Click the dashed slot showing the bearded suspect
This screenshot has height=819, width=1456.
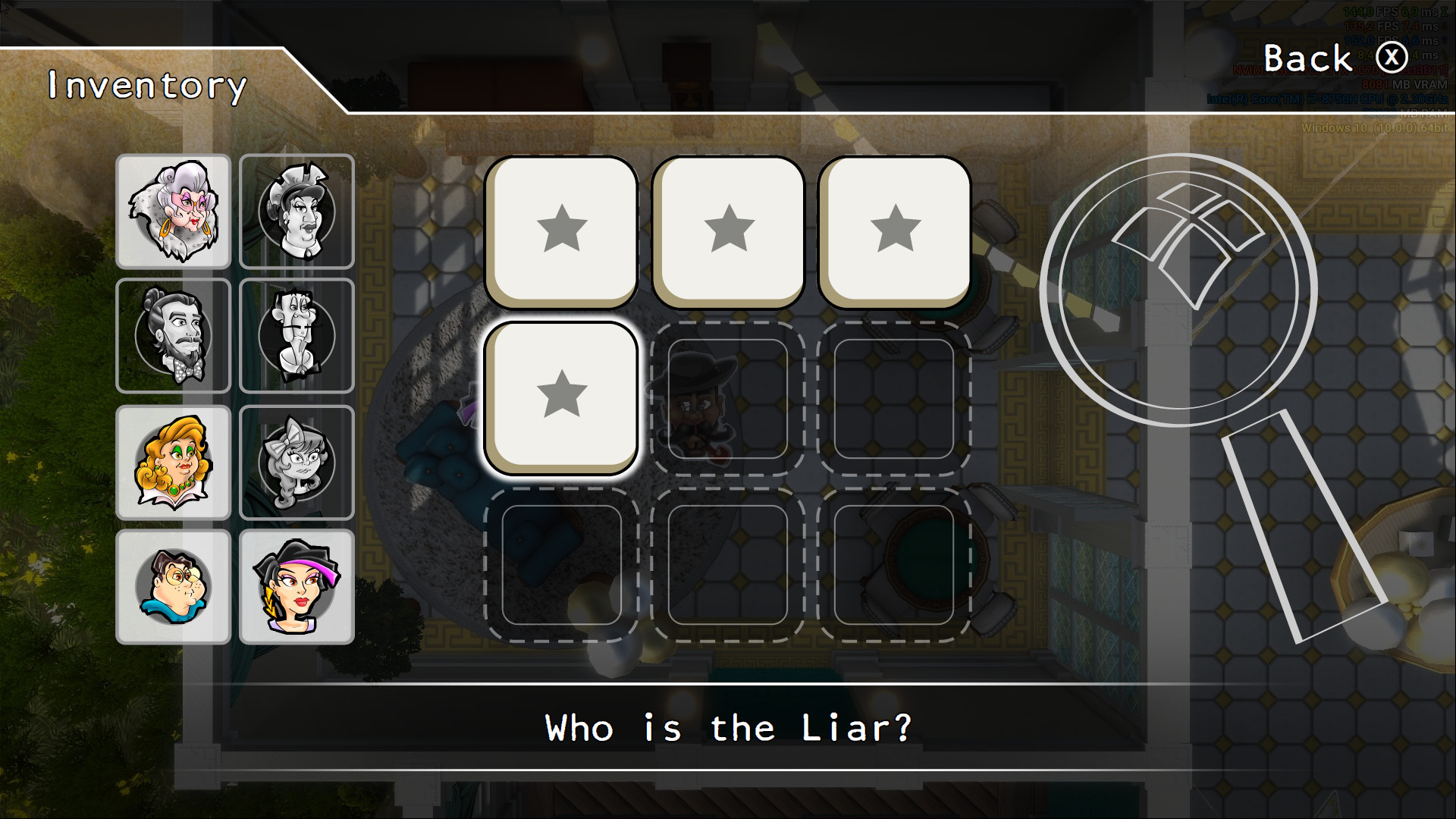click(729, 396)
